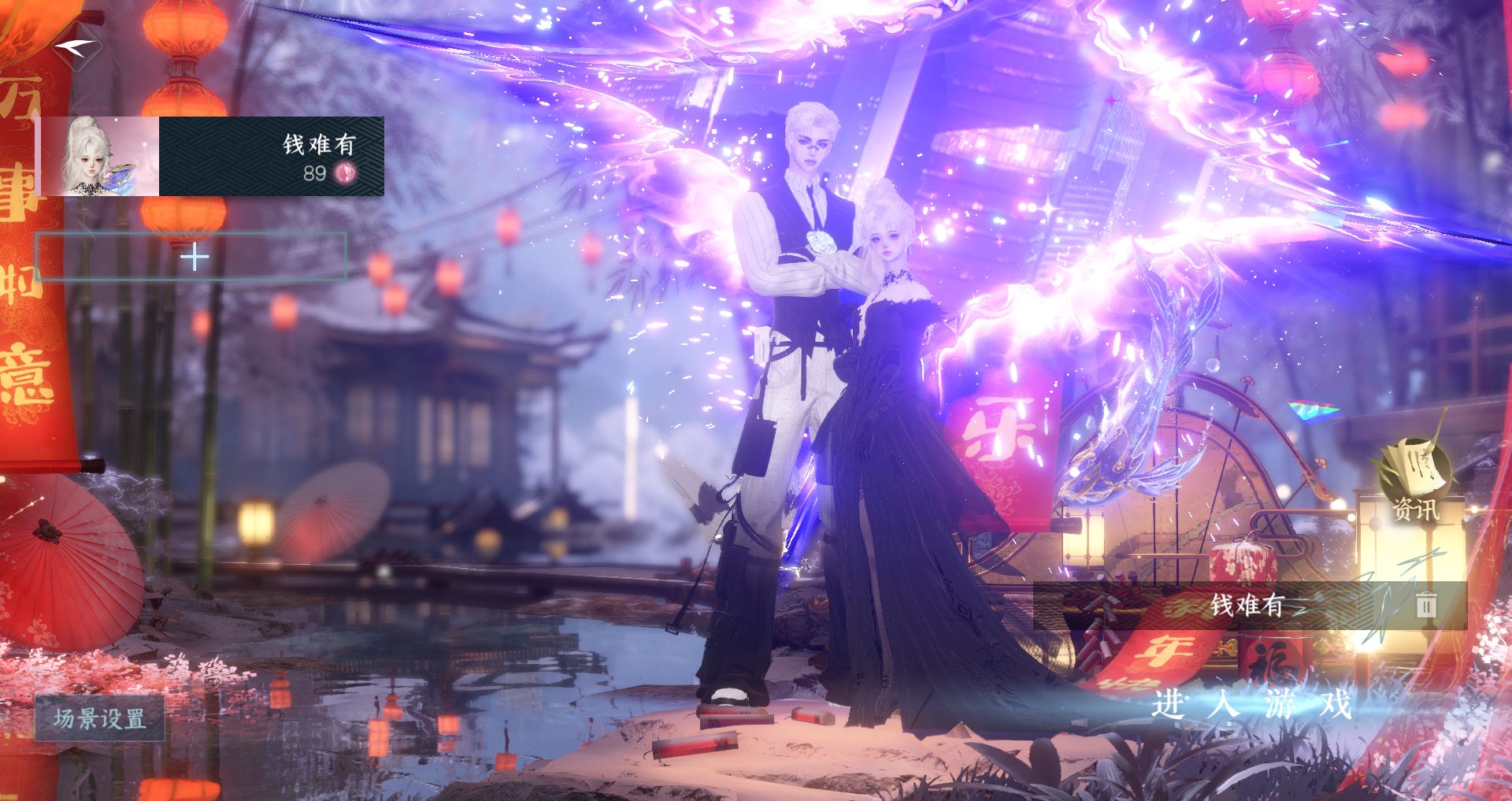Open 场景设置 scene settings
Viewport: 1512px width, 801px height.
point(100,718)
